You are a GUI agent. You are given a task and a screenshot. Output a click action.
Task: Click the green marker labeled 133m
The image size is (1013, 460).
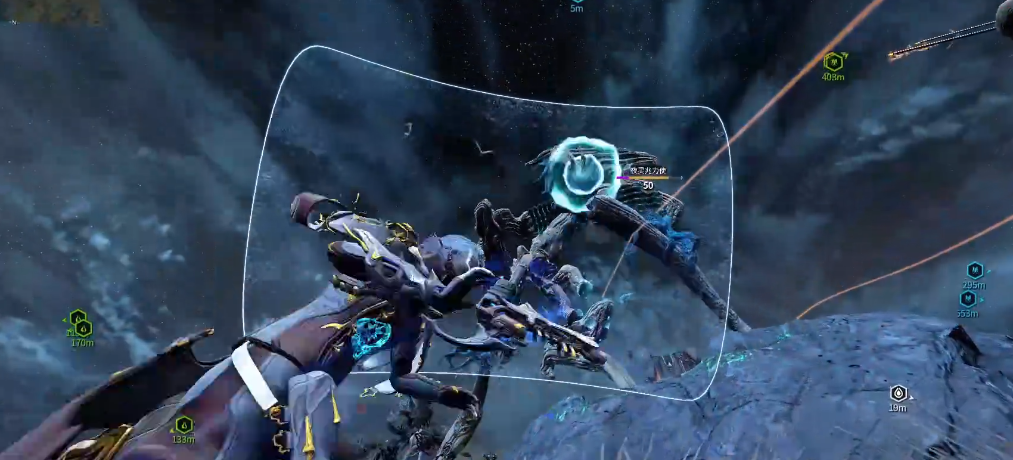tap(183, 425)
